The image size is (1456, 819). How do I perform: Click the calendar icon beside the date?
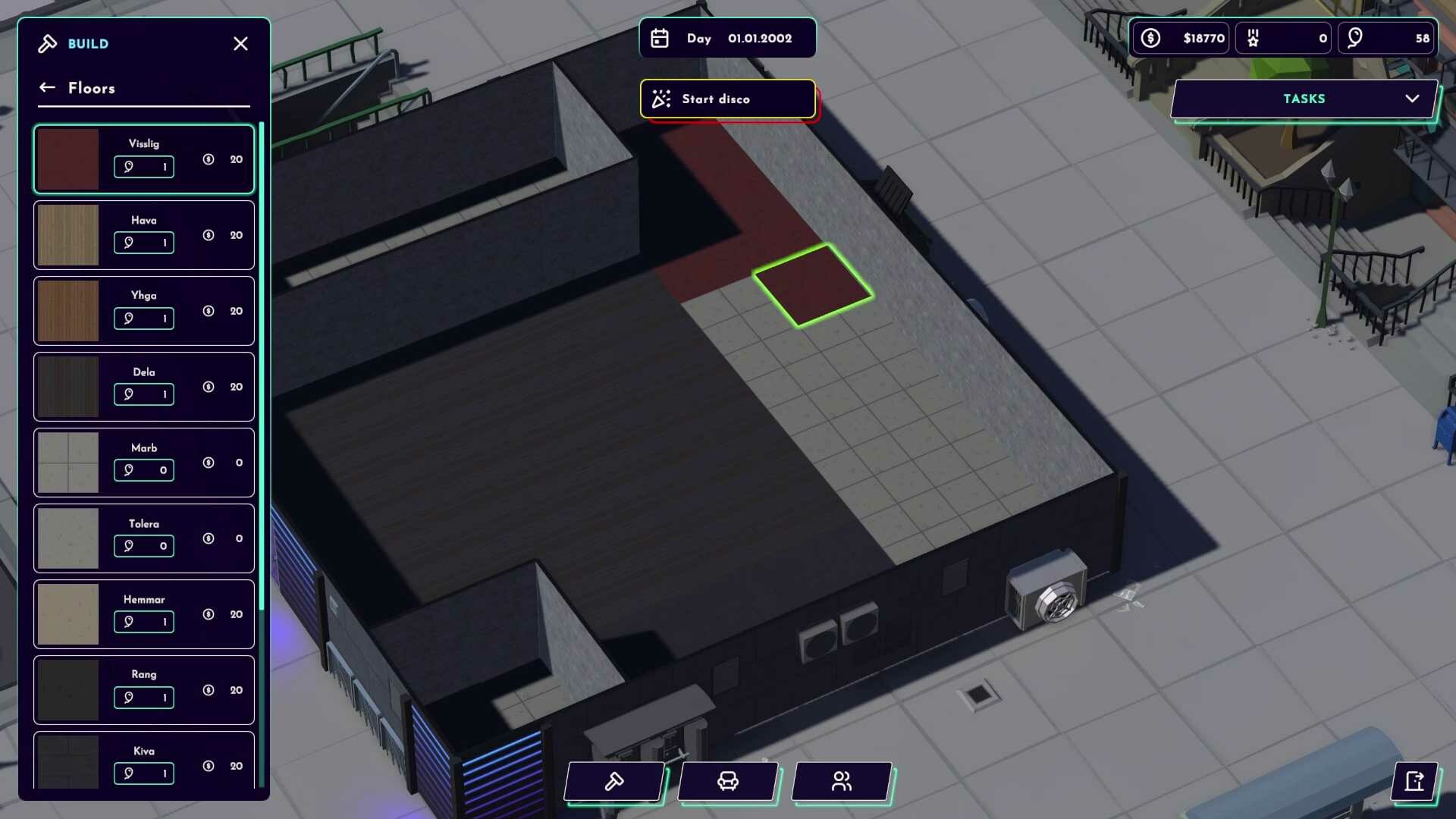pos(660,38)
